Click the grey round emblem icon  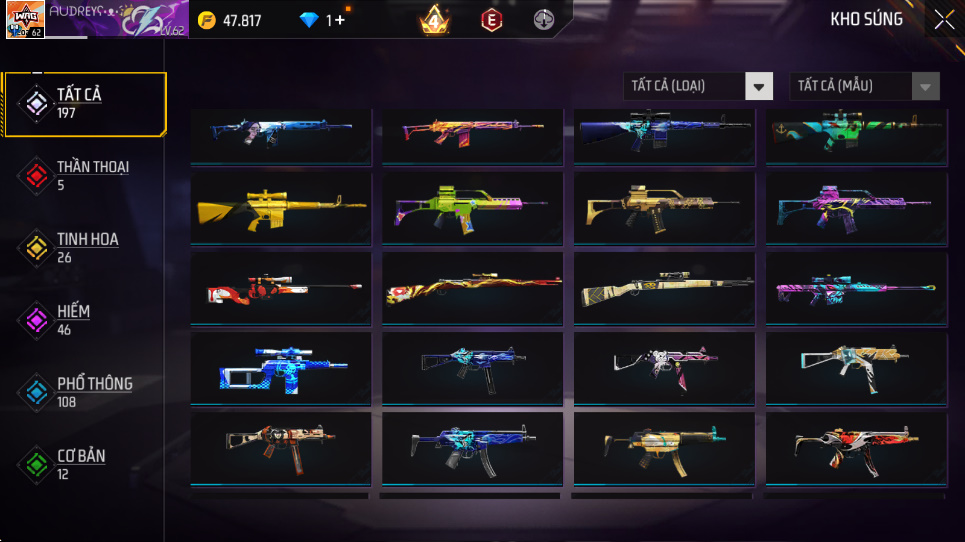(x=543, y=20)
